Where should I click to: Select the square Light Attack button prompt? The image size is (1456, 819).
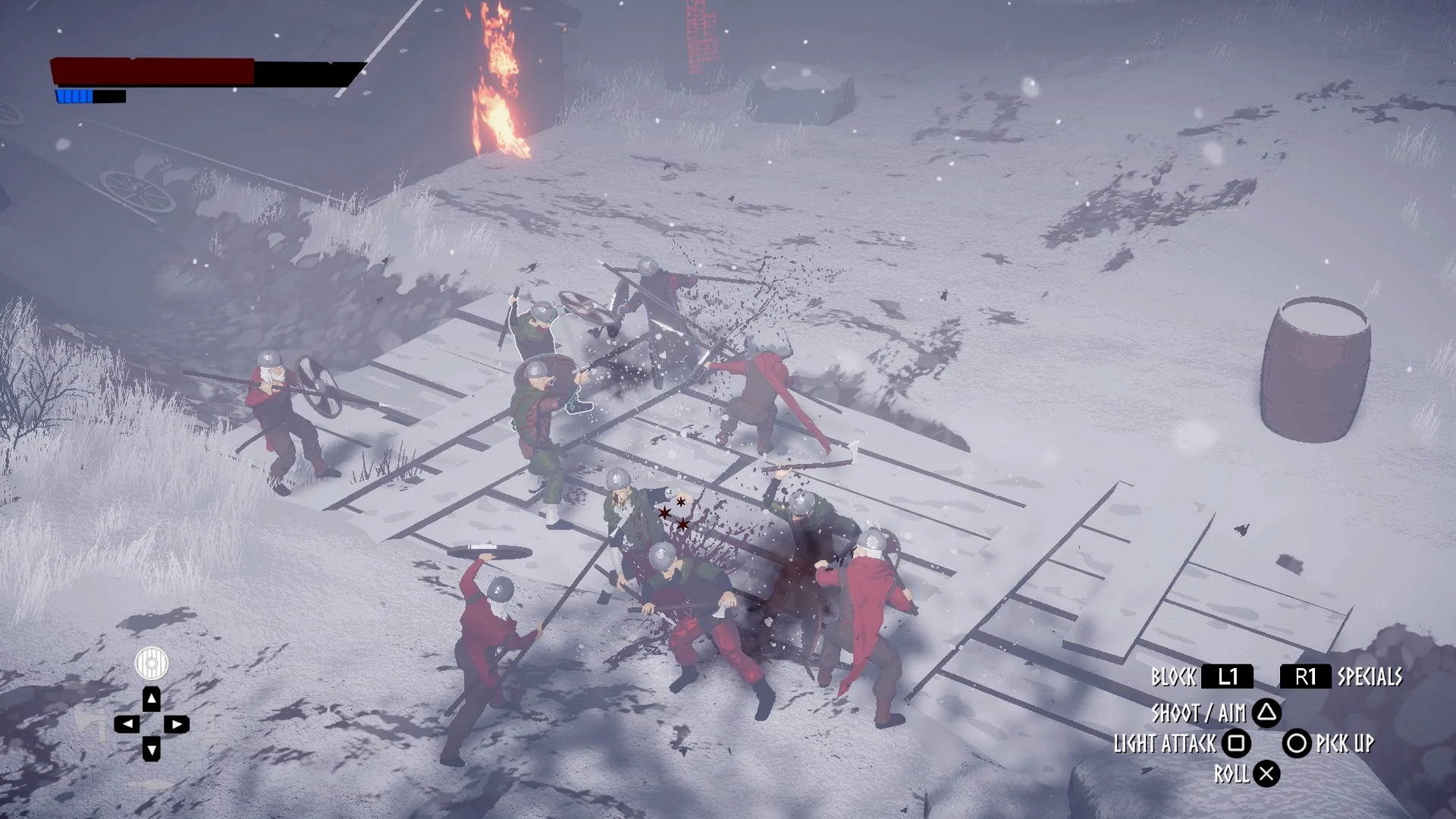tap(1235, 745)
